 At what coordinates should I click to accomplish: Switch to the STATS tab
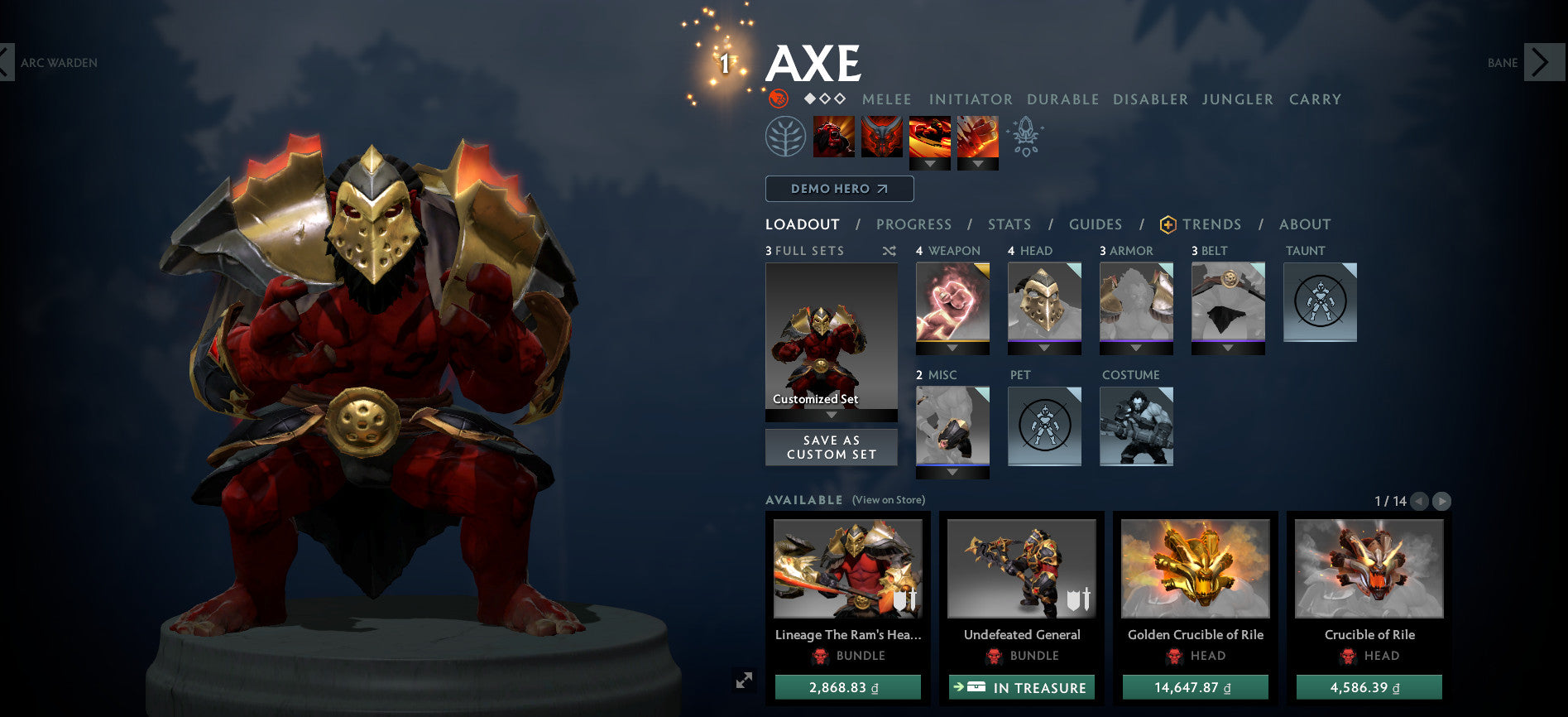pyautogui.click(x=1009, y=224)
